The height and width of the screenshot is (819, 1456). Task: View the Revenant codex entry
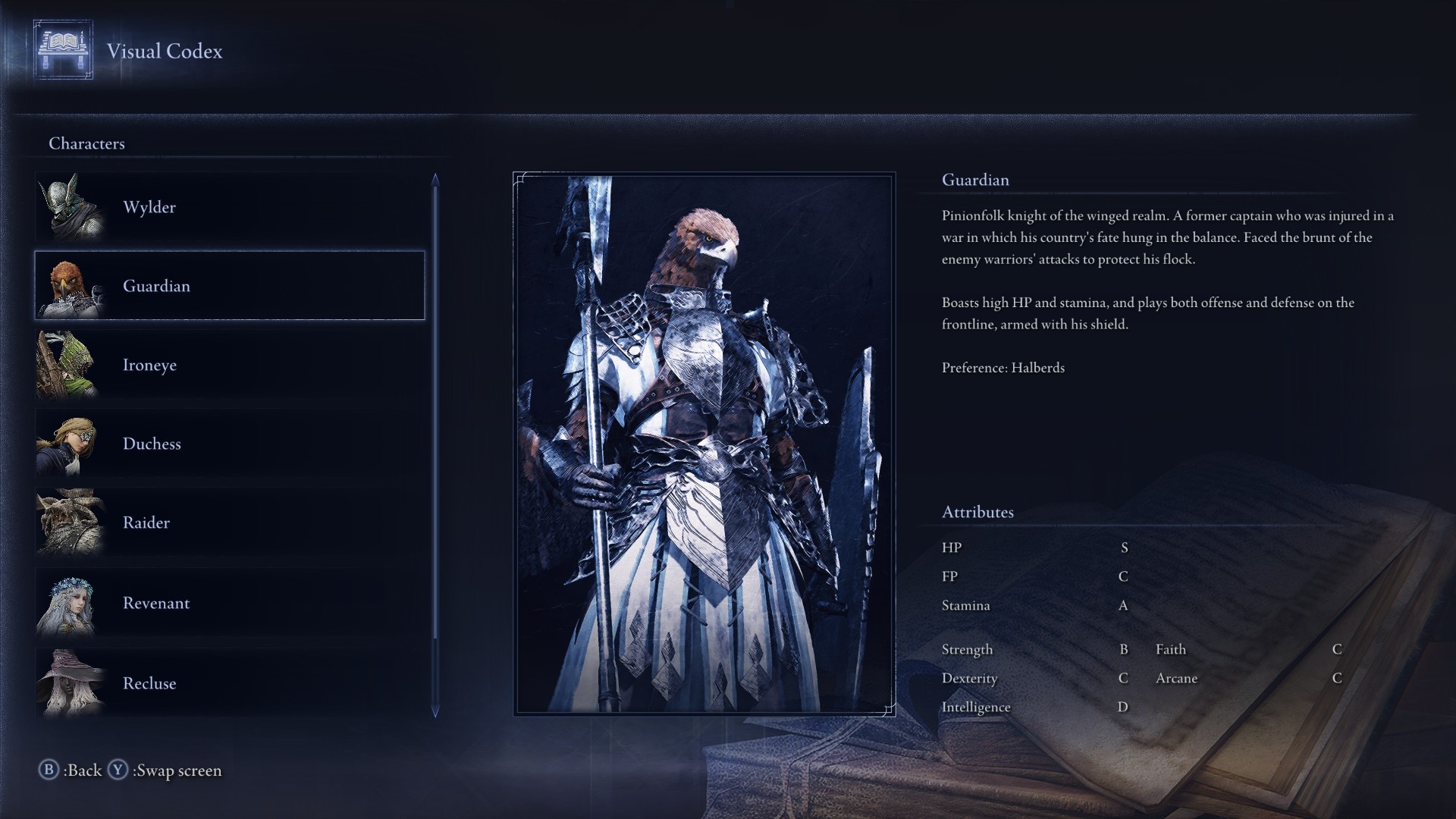(x=227, y=603)
